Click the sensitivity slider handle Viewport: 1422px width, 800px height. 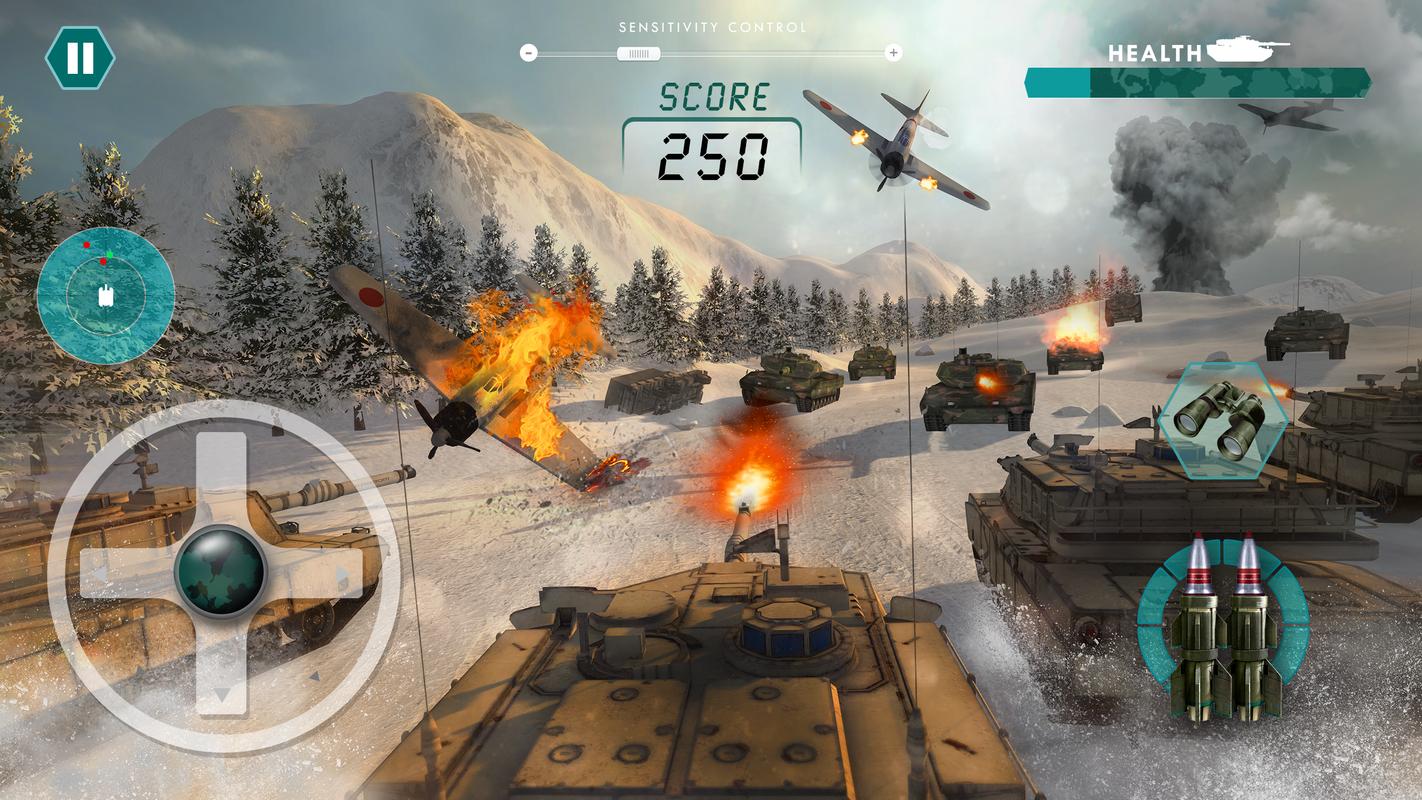click(638, 53)
